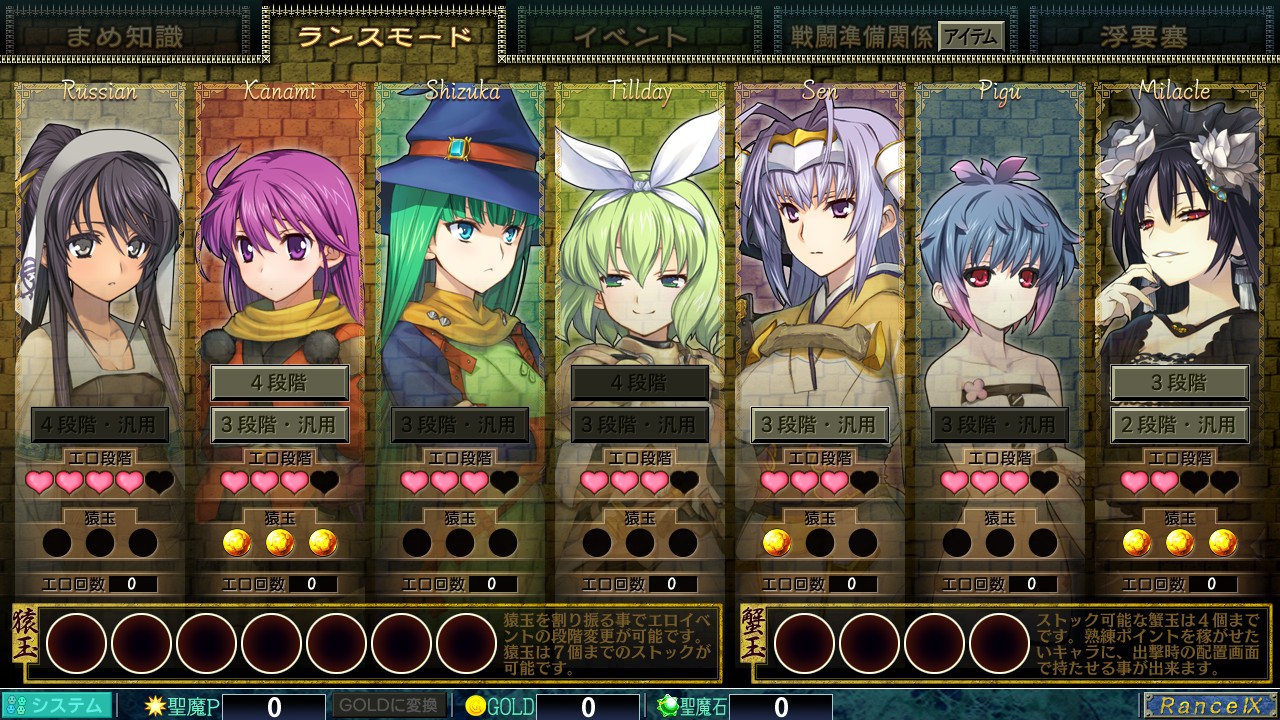The height and width of the screenshot is (720, 1280).
Task: Select the ランスモード tab
Action: pyautogui.click(x=384, y=37)
